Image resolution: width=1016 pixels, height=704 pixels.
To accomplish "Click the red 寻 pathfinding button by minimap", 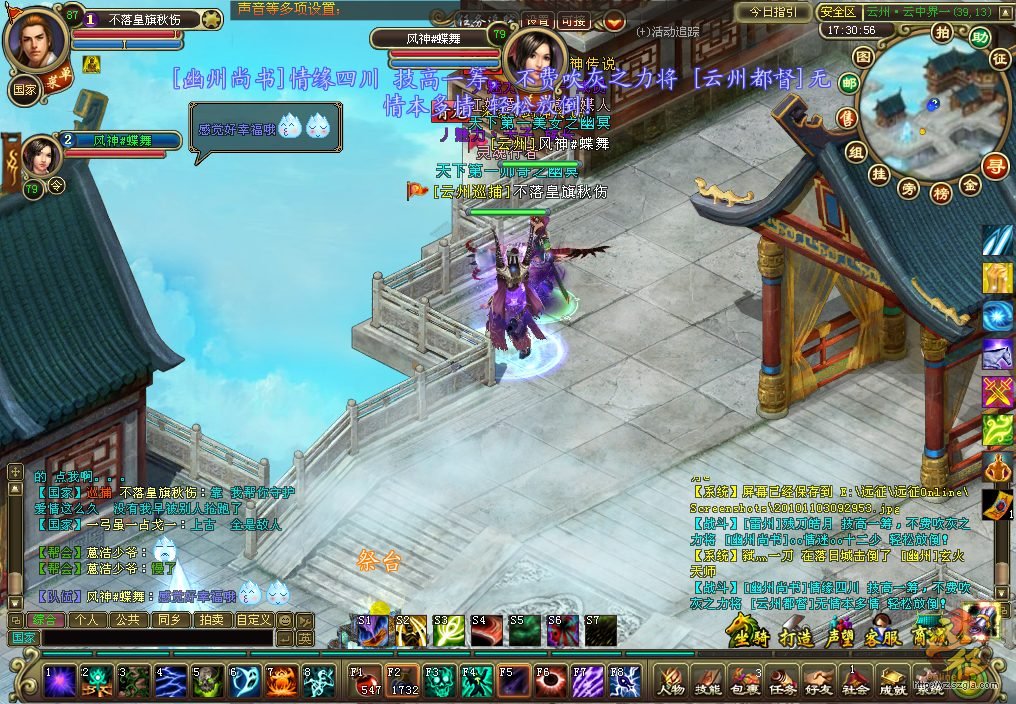I will click(996, 165).
